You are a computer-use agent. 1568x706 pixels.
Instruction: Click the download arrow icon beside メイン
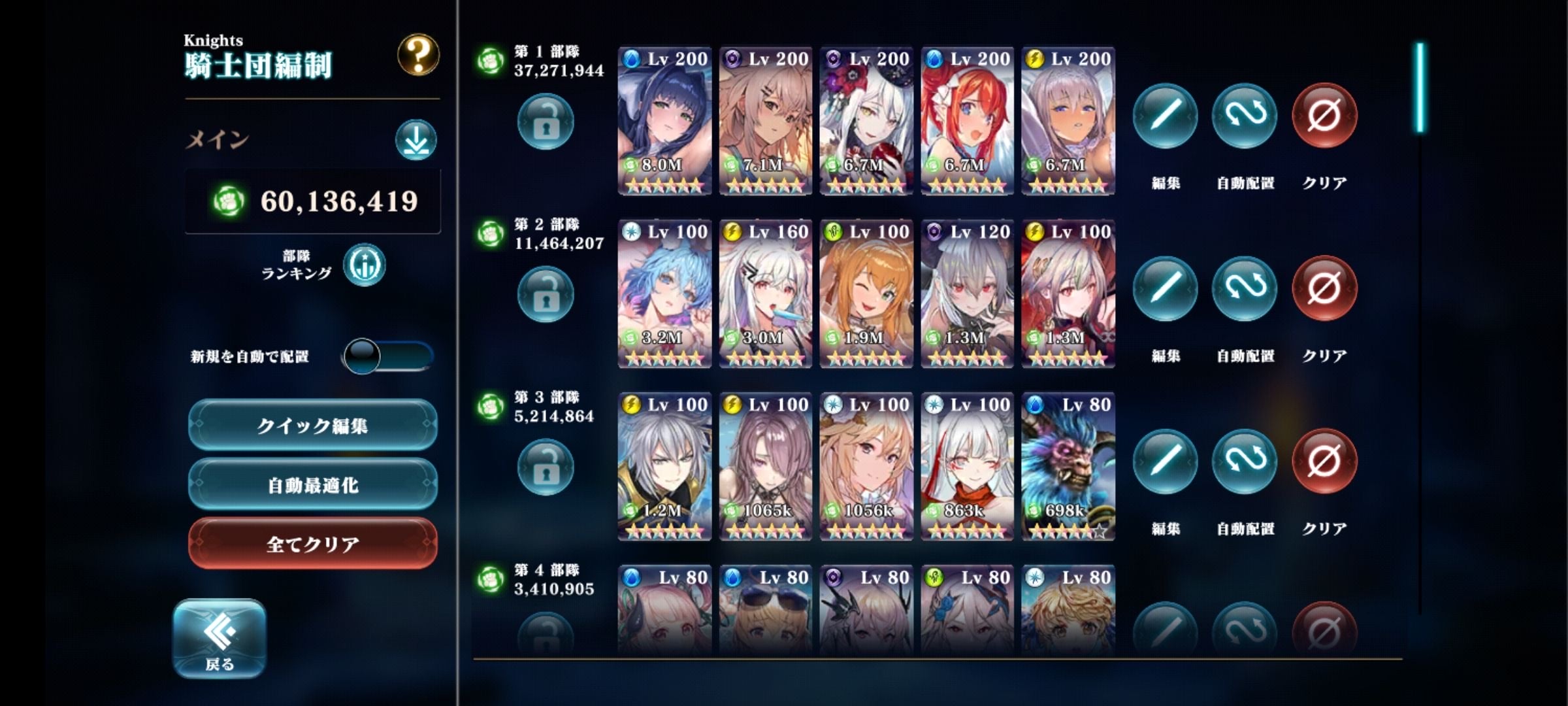[416, 140]
